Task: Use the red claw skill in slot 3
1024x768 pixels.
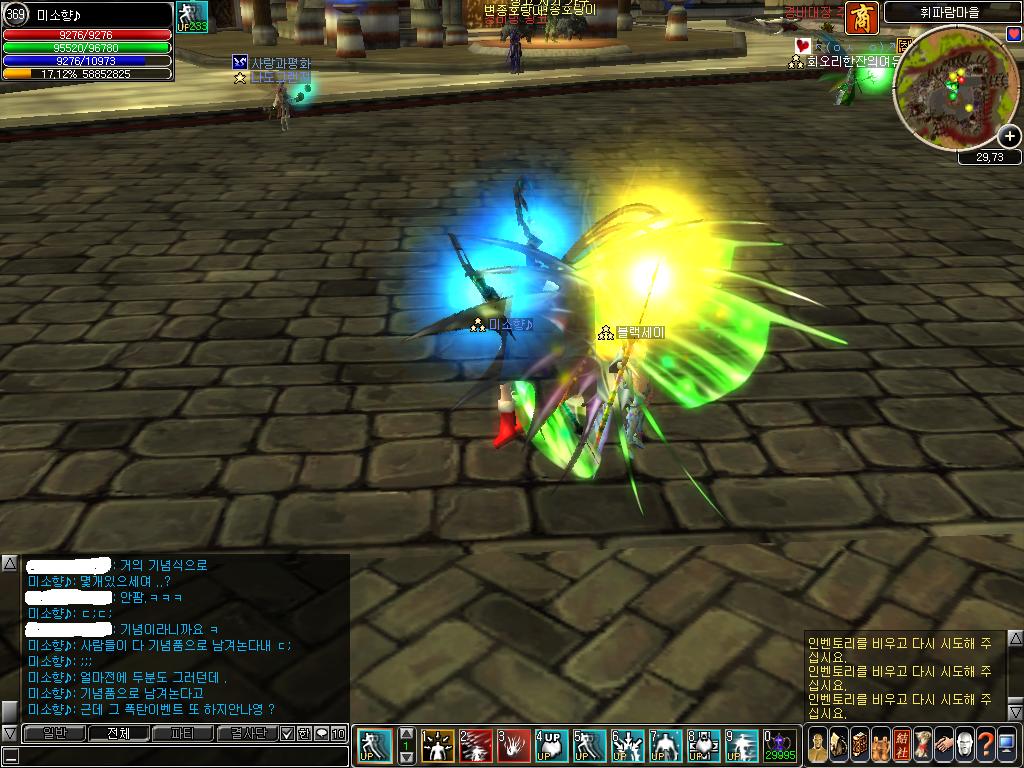Action: point(513,745)
